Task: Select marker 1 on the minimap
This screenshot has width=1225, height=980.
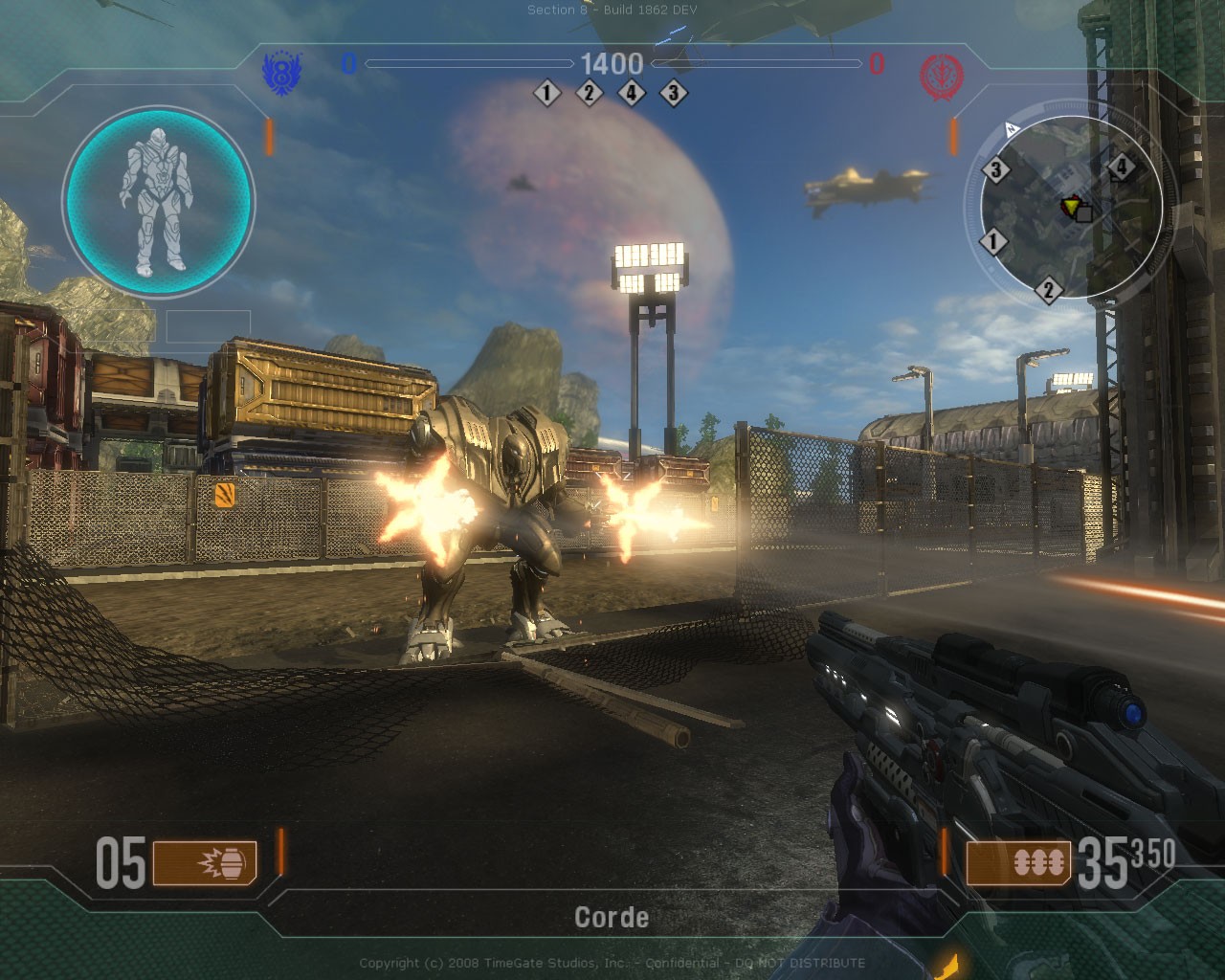Action: (x=993, y=241)
